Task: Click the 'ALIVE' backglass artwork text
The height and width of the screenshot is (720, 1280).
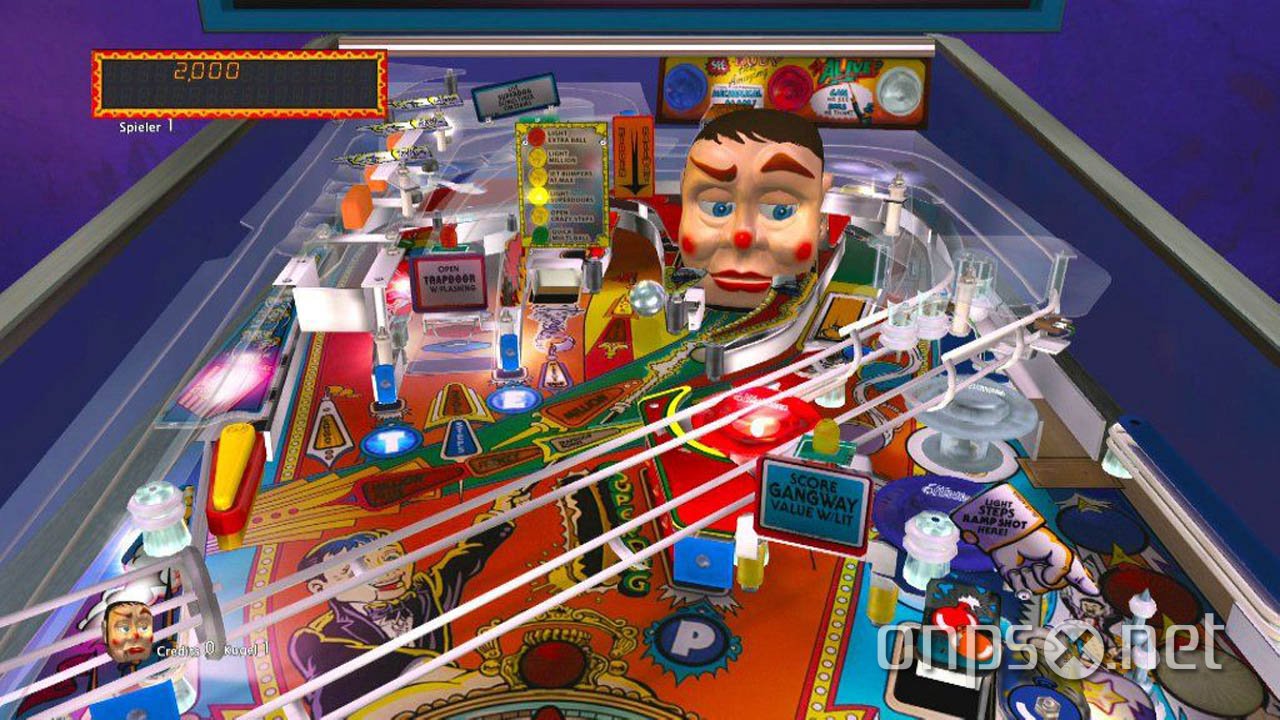Action: (848, 67)
